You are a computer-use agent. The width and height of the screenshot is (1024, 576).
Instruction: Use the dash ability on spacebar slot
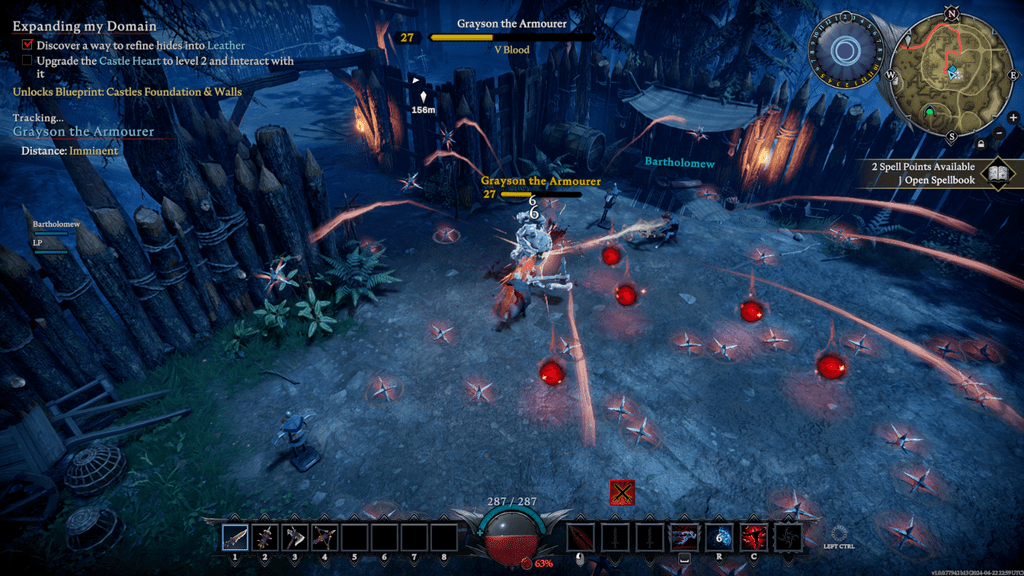684,538
